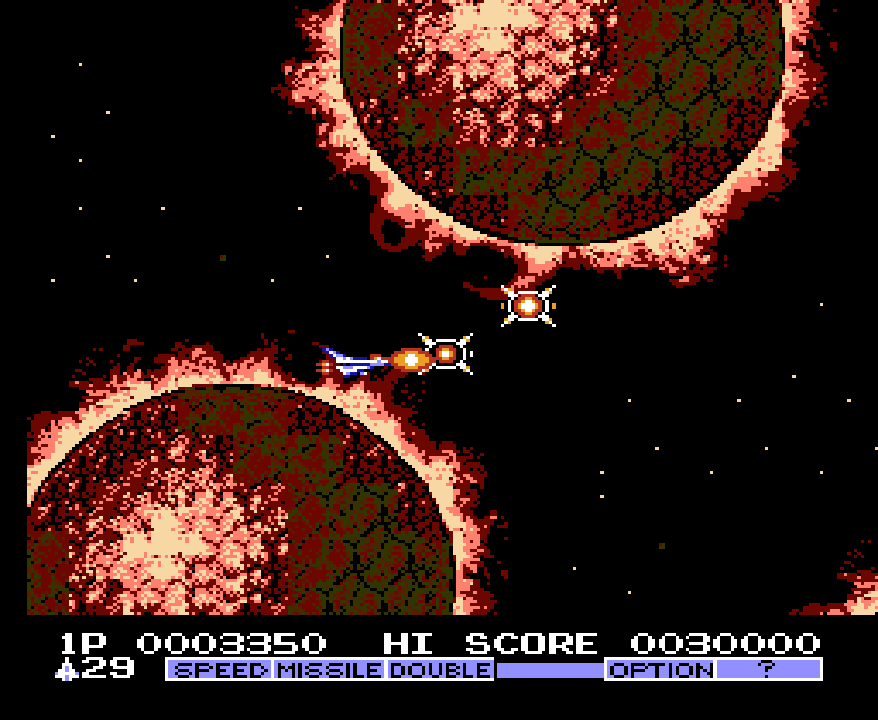The image size is (878, 720).
Task: Pick the OPTION power-up slot
Action: [x=660, y=669]
